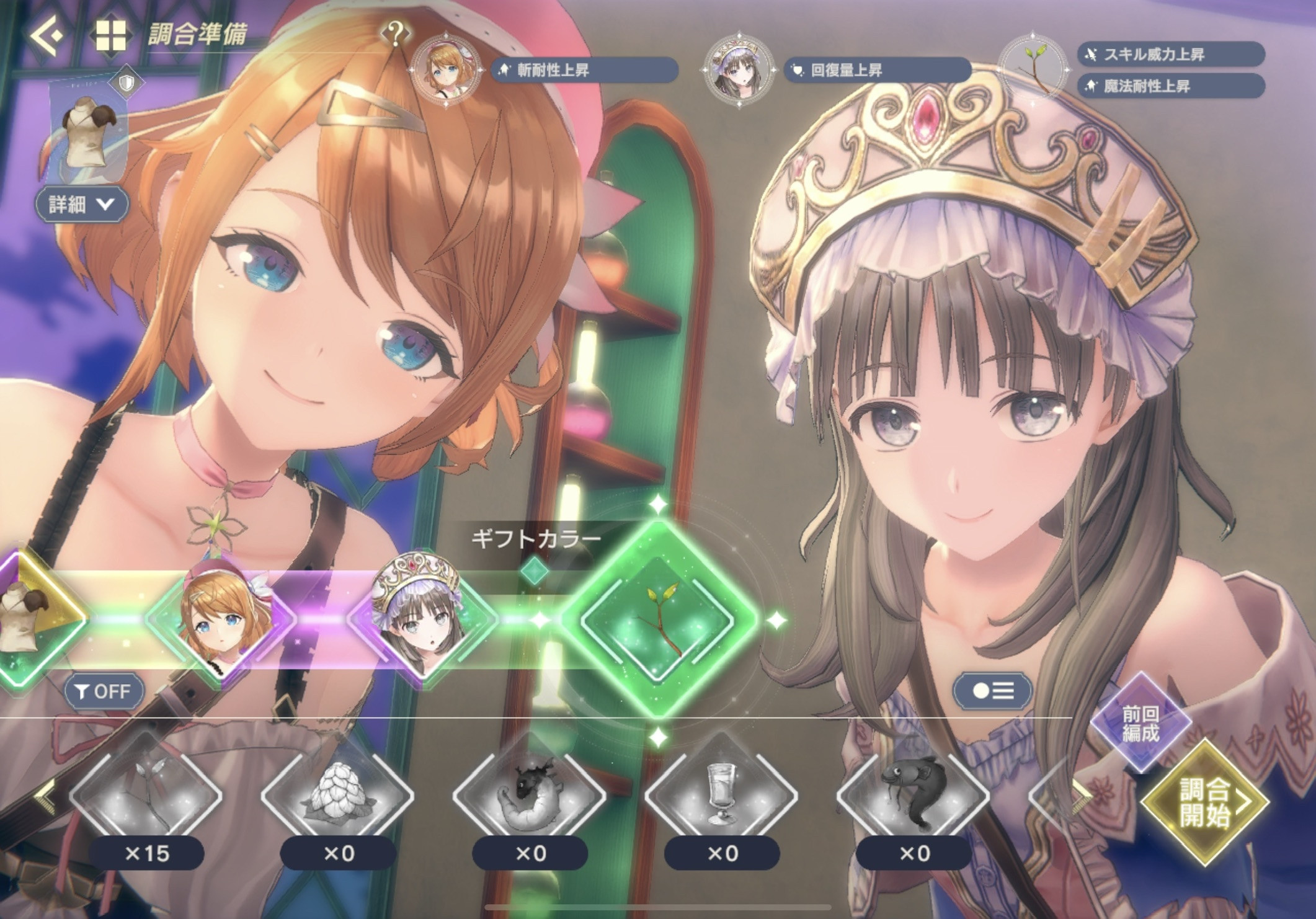Screen dimensions: 1316x919
Task: Toggle the OFF filter button
Action: coord(104,691)
